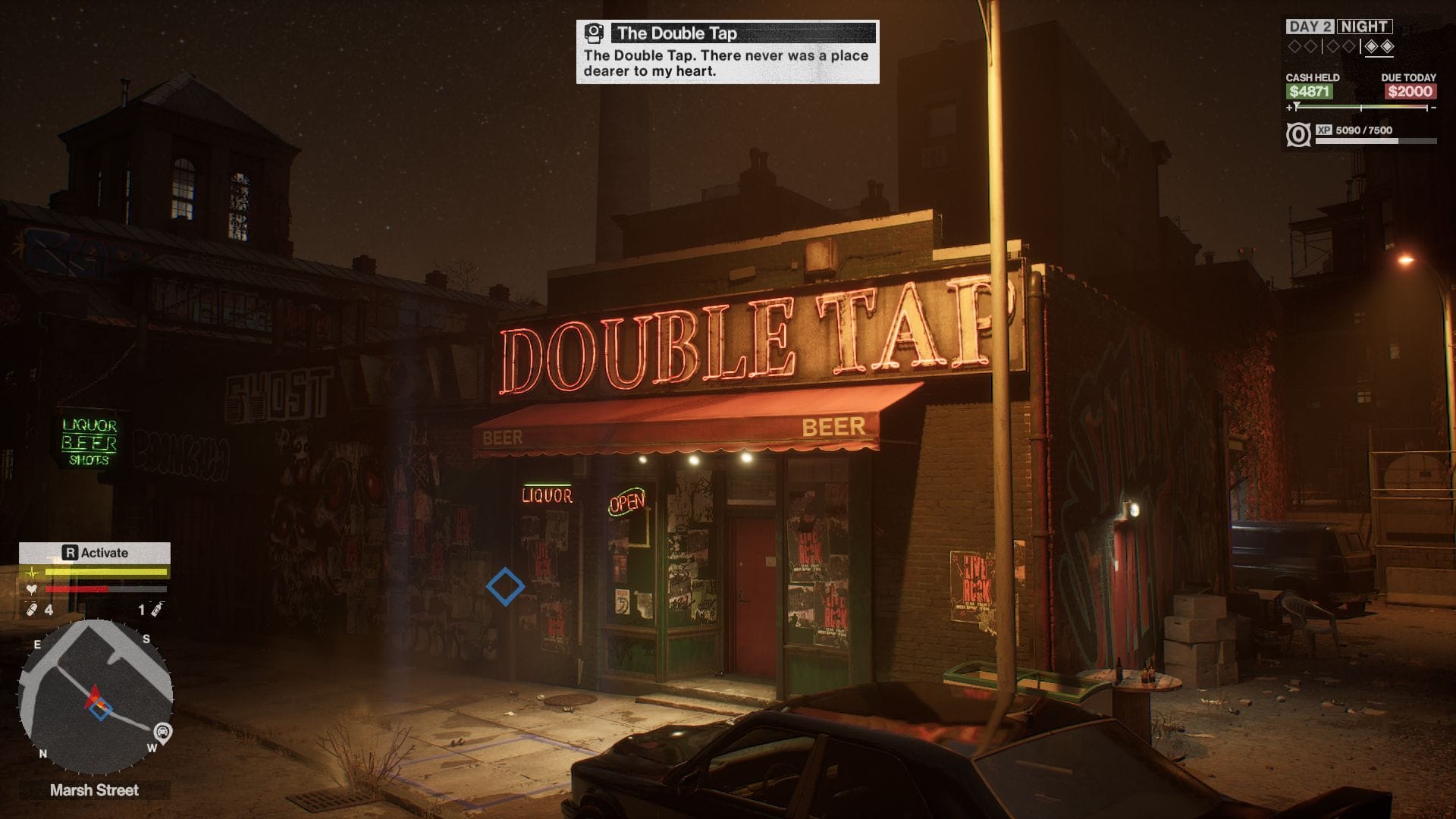This screenshot has height=819, width=1456.
Task: Click the Marsh Street label under the minimap
Action: (94, 789)
